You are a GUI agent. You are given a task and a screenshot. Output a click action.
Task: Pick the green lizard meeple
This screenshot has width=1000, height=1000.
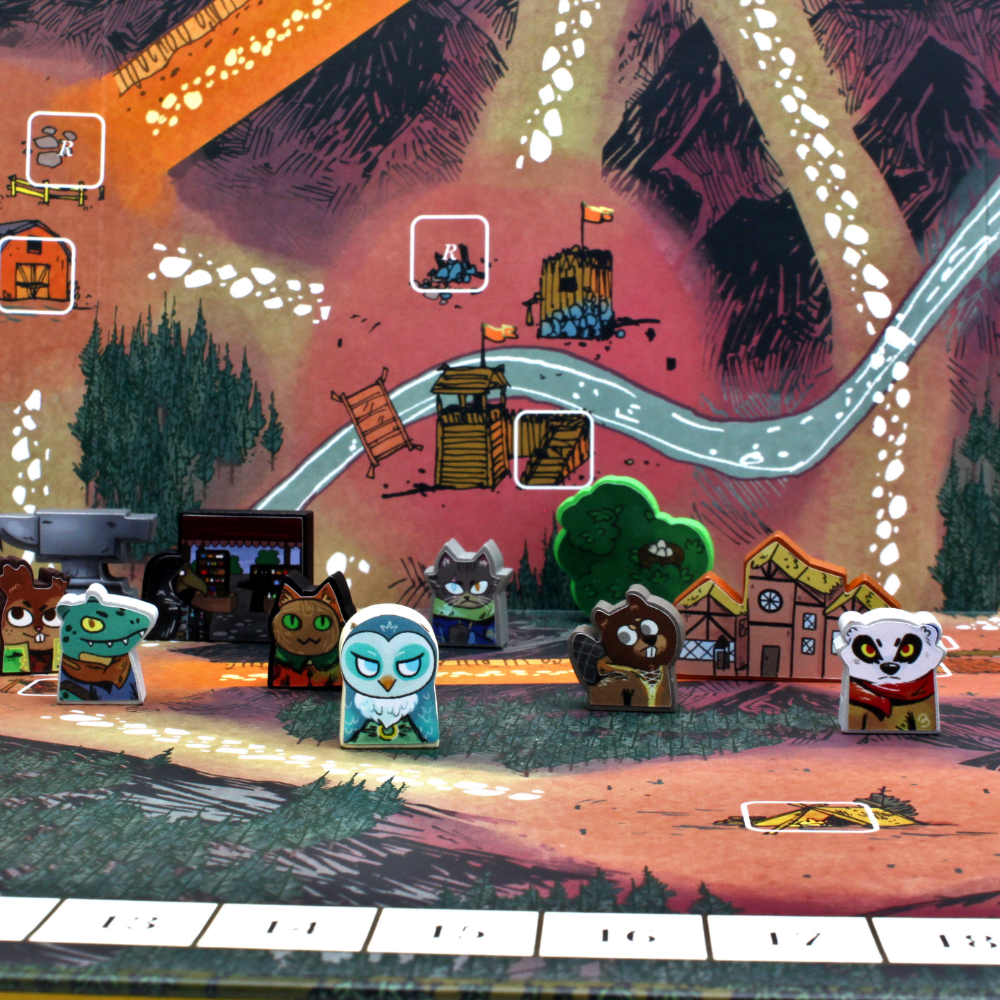pyautogui.click(x=103, y=644)
